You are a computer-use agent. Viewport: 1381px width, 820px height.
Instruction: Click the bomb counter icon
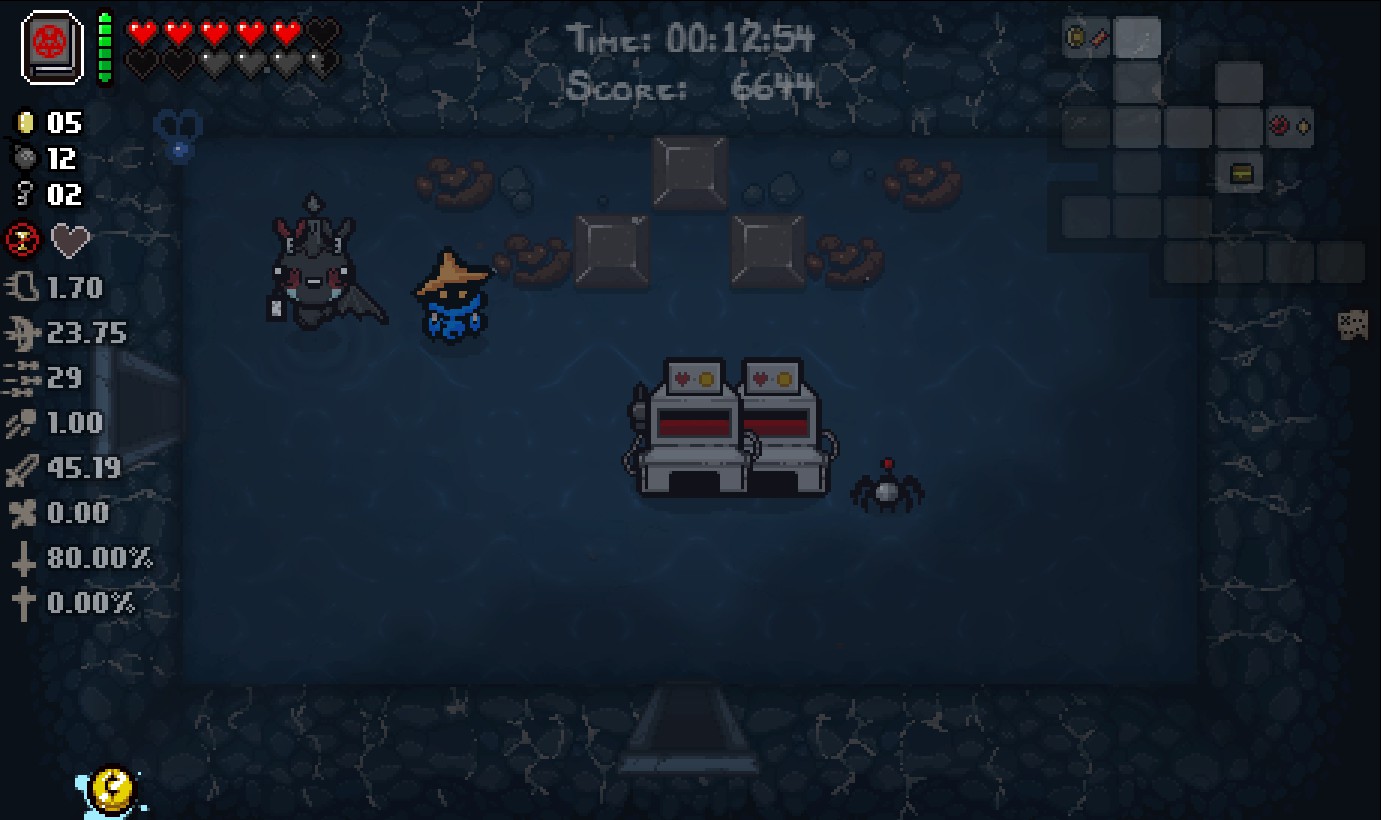tap(25, 159)
